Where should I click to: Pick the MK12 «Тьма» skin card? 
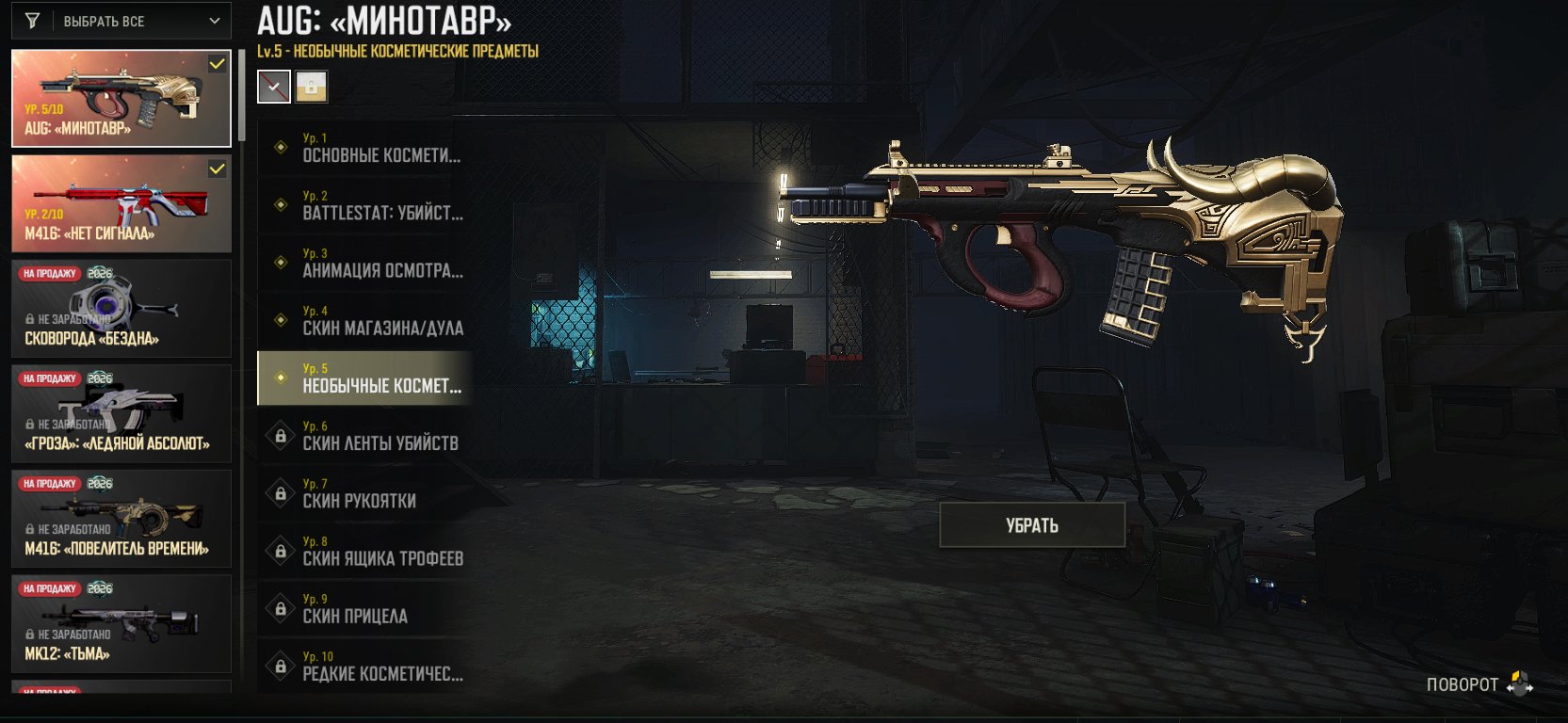click(x=121, y=624)
